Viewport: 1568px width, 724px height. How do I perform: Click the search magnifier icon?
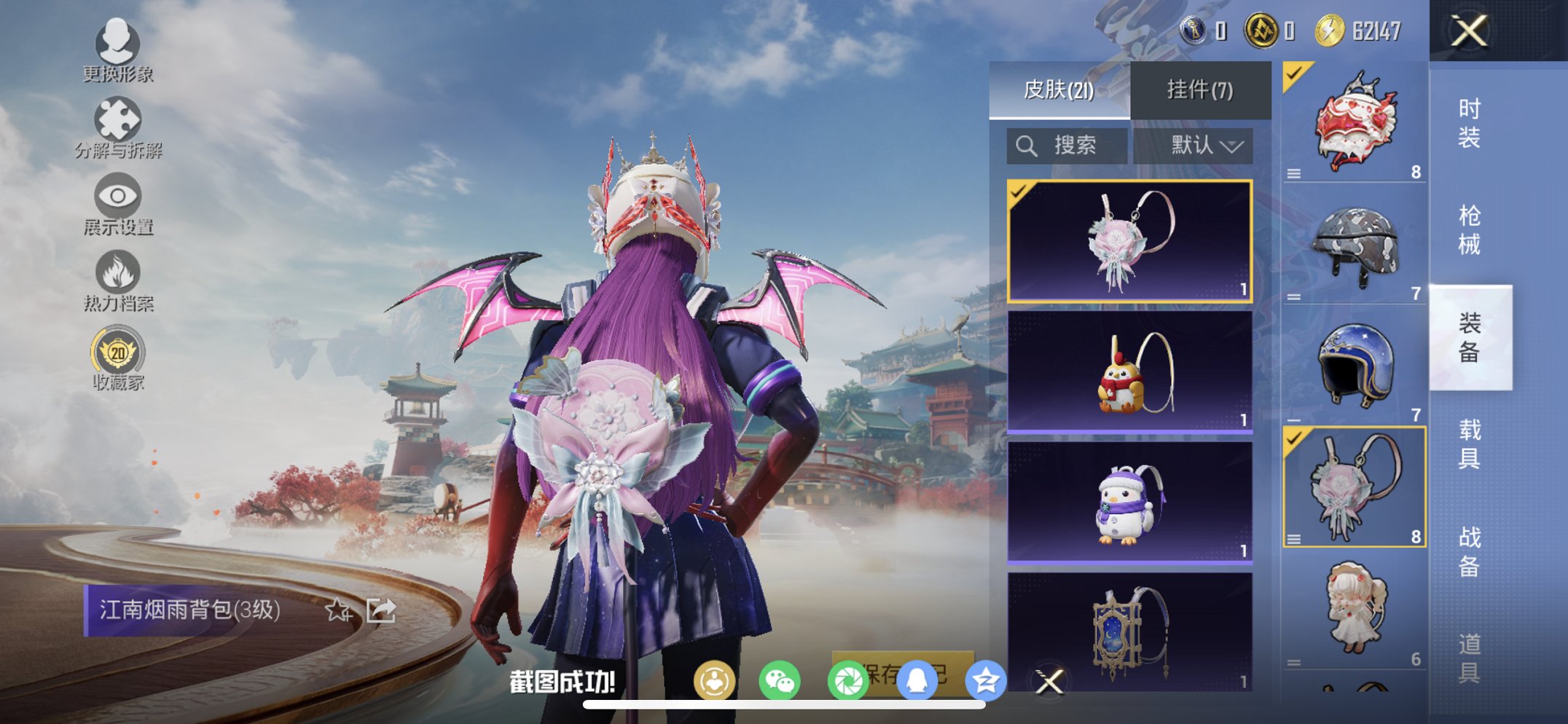click(1027, 145)
